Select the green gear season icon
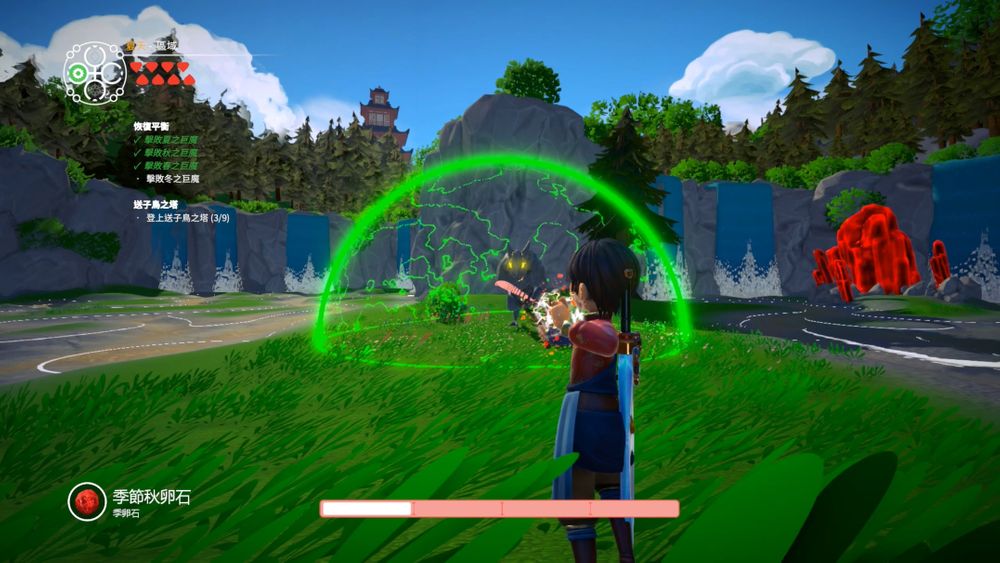The width and height of the screenshot is (1000, 563). coord(77,72)
